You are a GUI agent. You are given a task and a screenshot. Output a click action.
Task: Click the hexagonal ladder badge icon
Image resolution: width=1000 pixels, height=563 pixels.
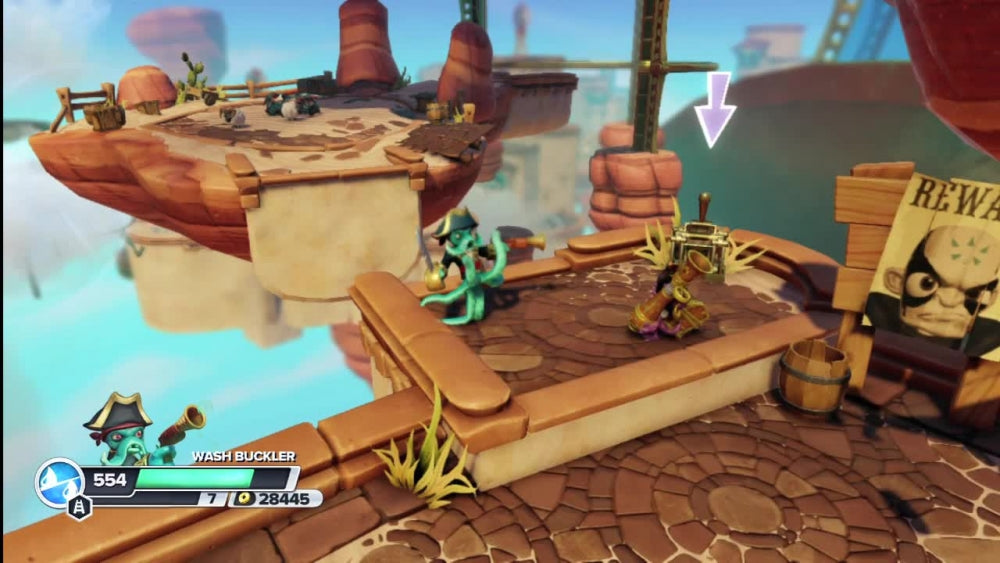tap(80, 507)
